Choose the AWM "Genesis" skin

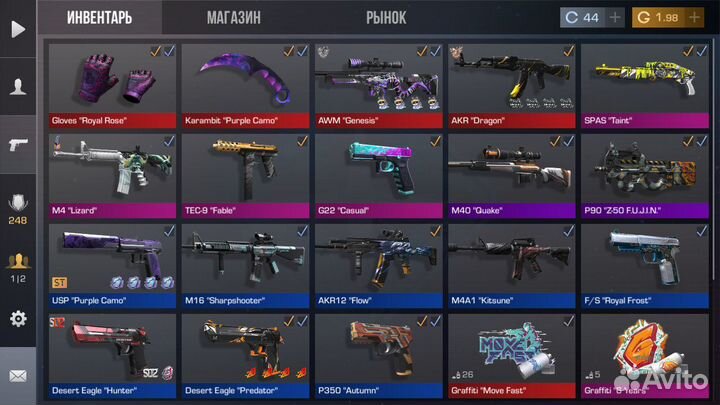378,84
